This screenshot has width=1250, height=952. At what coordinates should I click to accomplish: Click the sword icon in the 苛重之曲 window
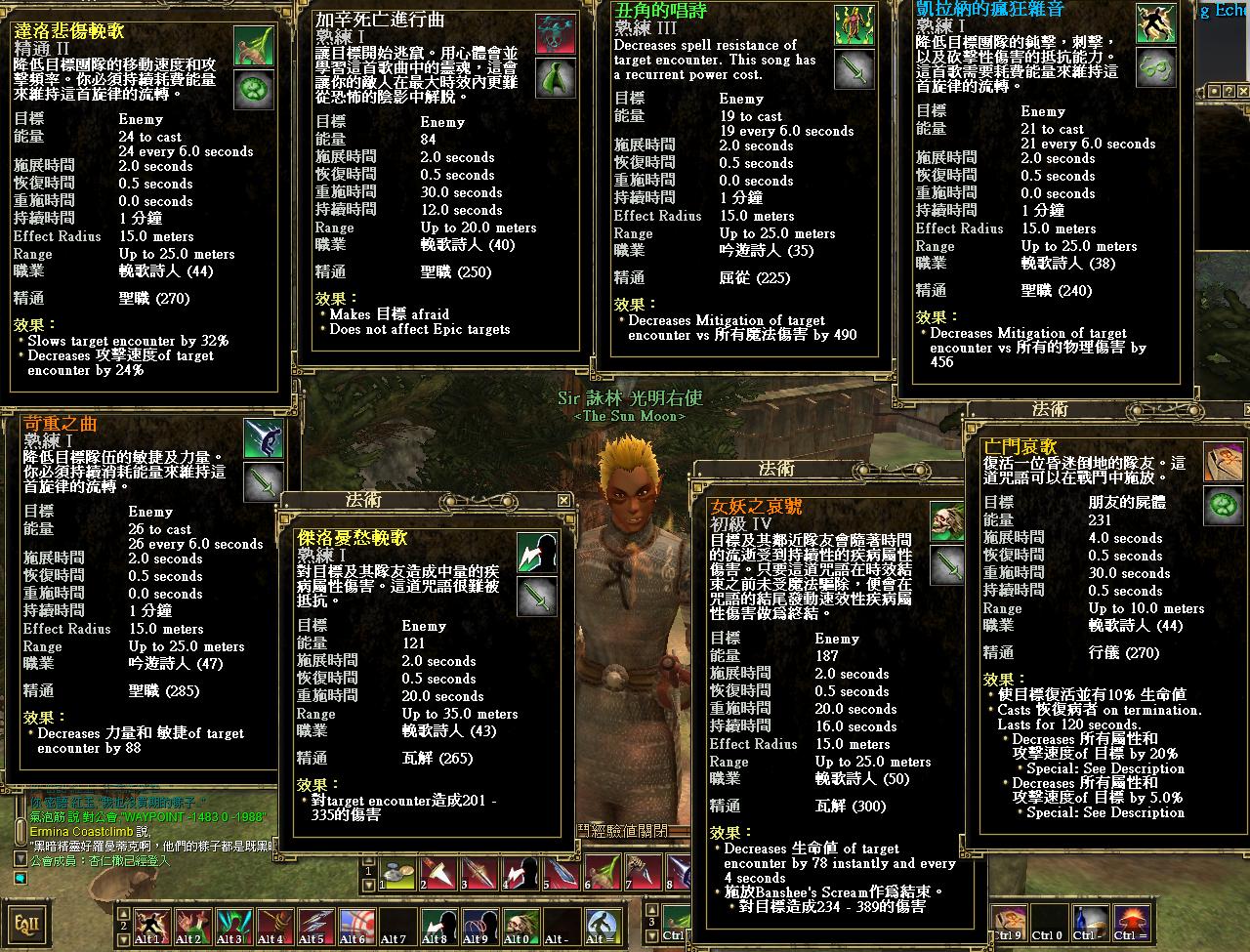tap(264, 482)
